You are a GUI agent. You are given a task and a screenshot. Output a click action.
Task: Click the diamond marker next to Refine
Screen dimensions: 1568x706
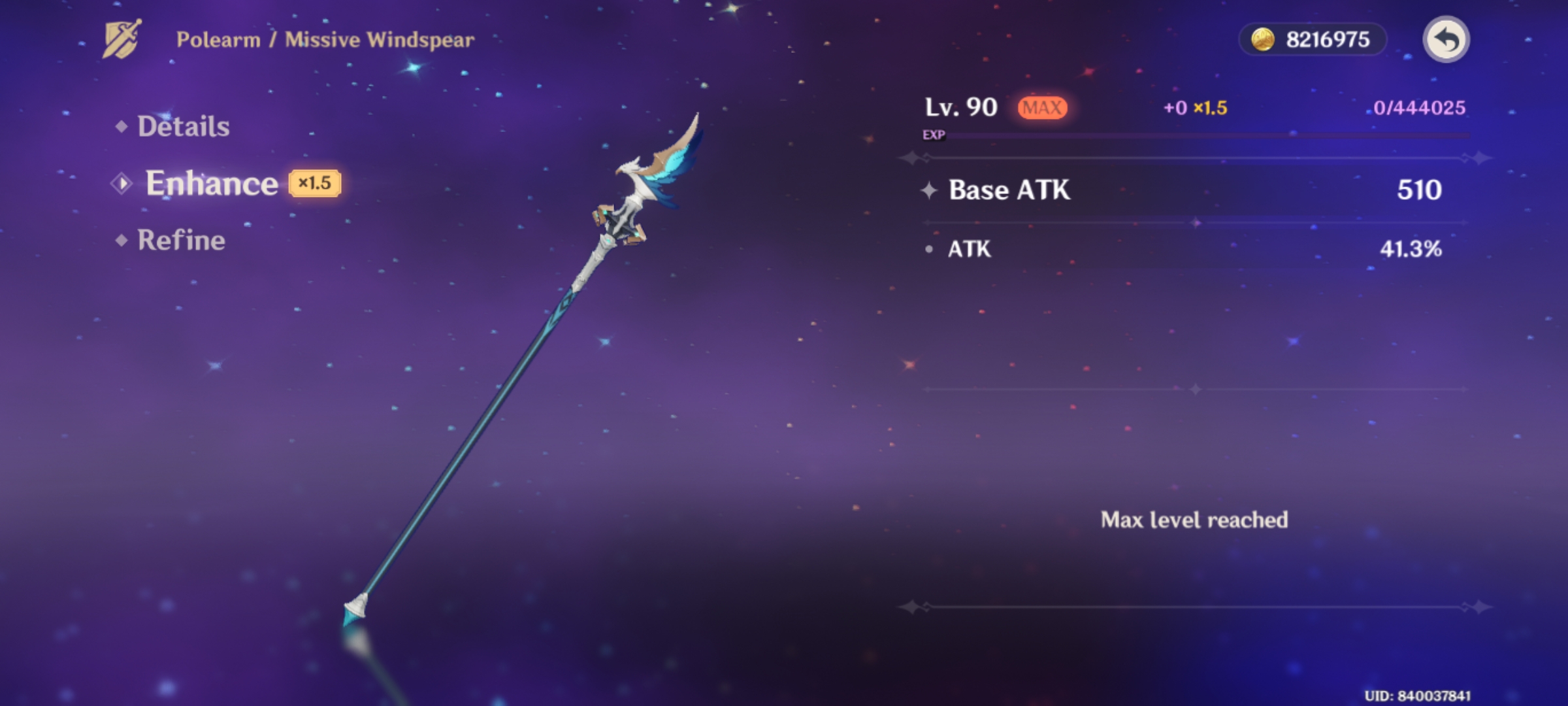121,241
